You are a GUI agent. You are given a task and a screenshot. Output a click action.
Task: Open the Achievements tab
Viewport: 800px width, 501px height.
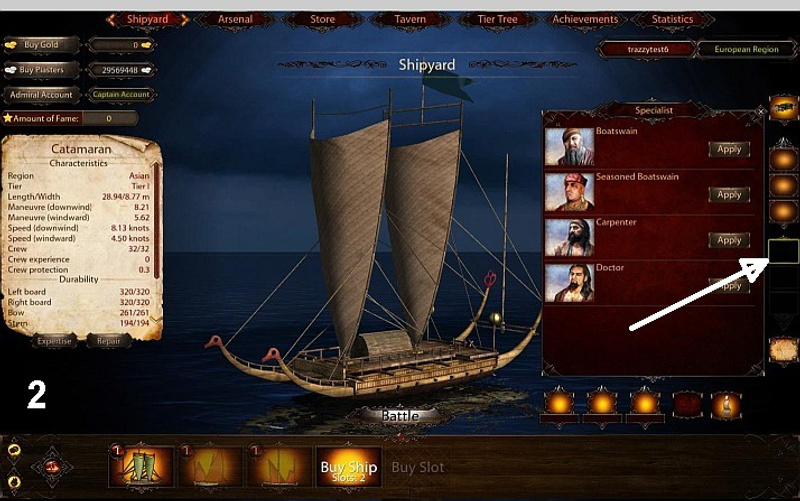click(586, 18)
